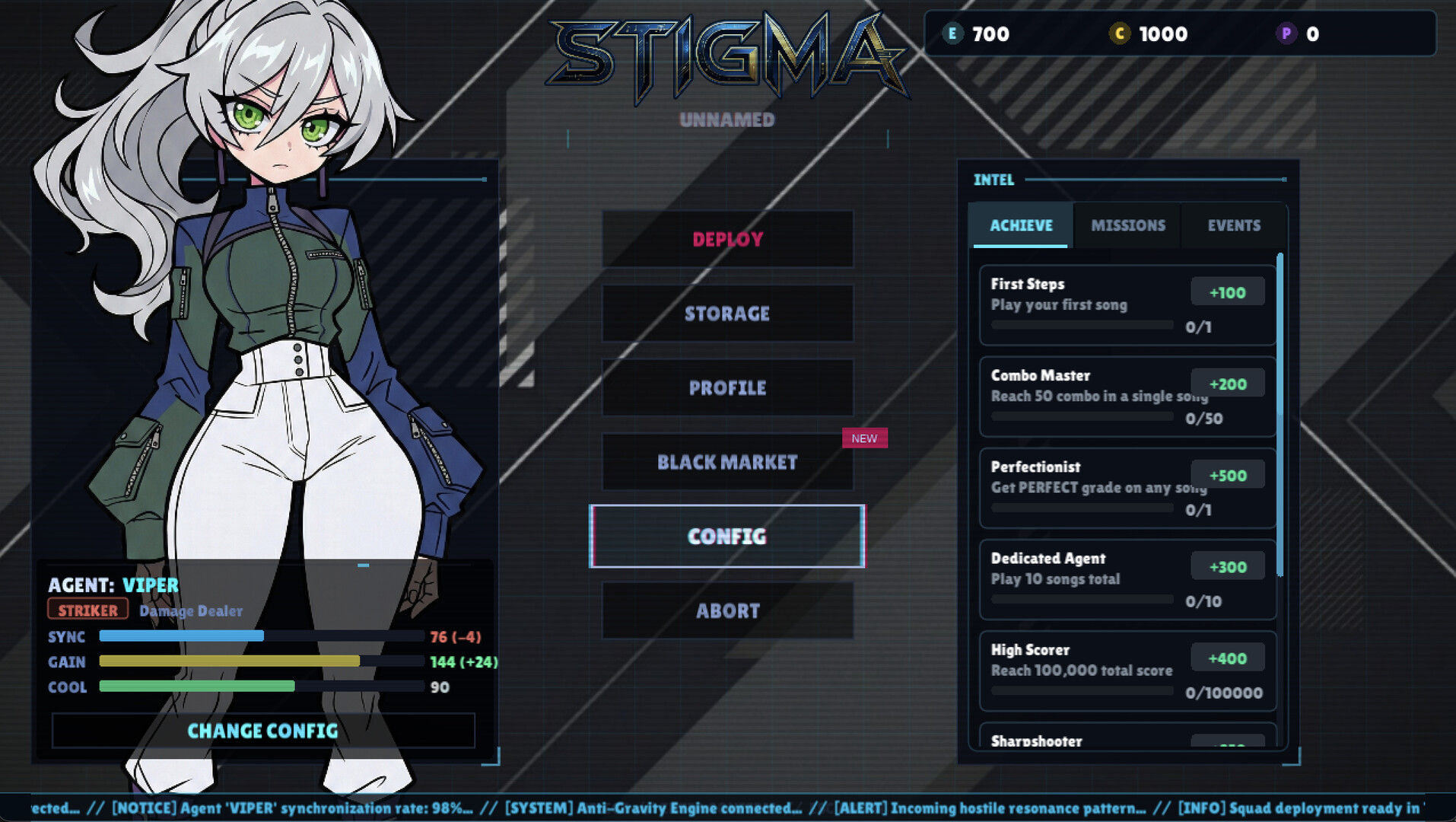Switch to the EVENTS tab
Viewport: 1456px width, 822px height.
pyautogui.click(x=1233, y=225)
